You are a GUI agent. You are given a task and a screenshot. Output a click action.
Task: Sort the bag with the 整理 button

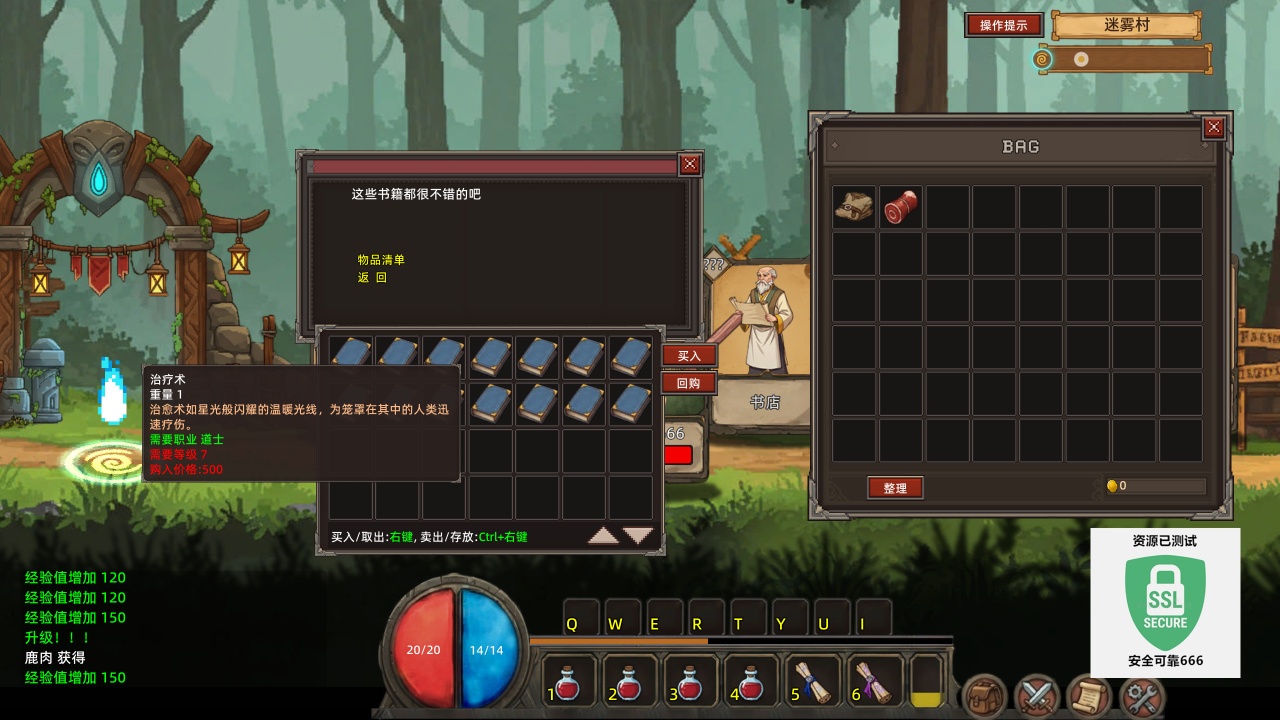(895, 488)
